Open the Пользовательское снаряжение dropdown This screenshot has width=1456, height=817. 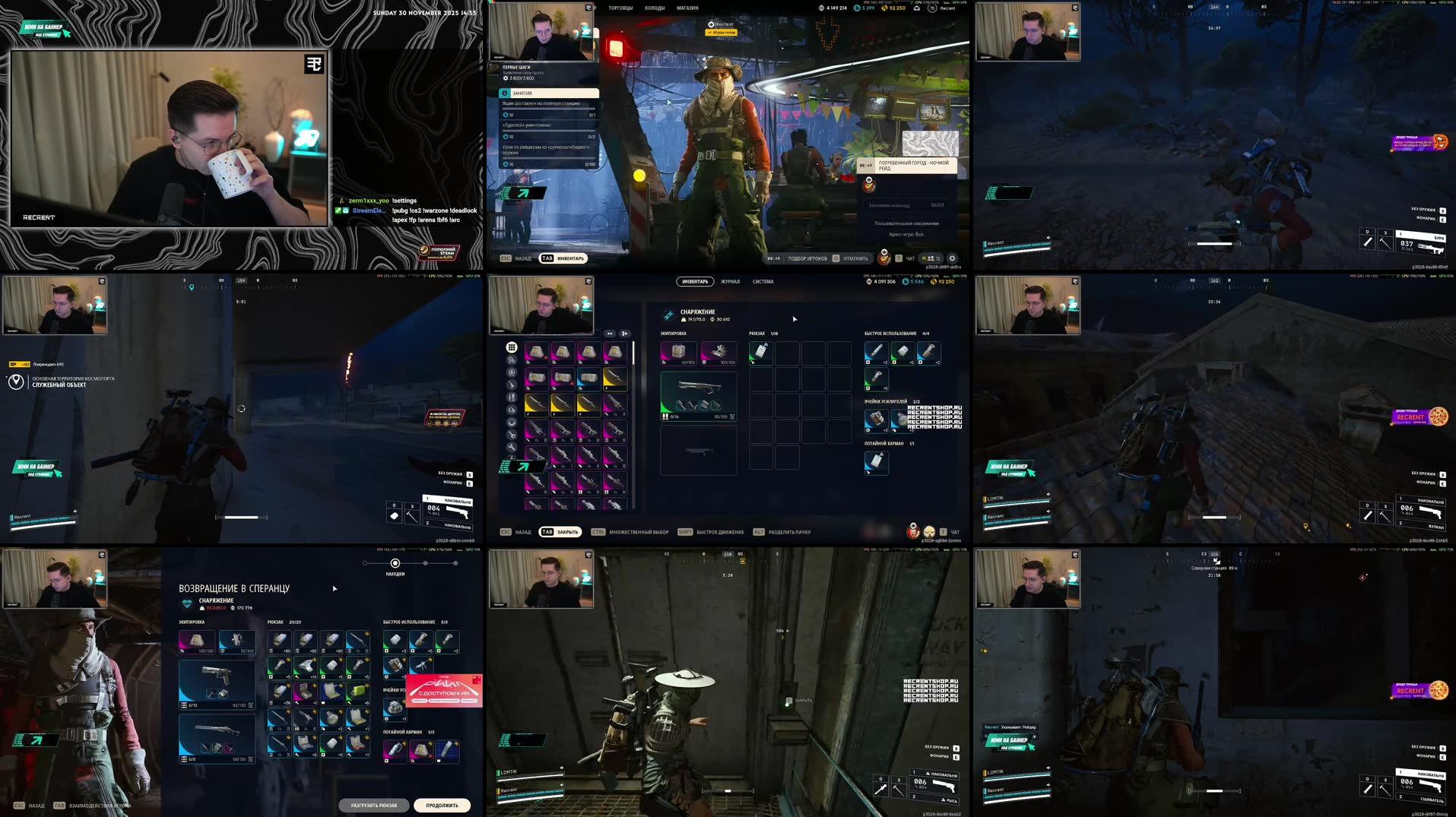click(x=906, y=223)
